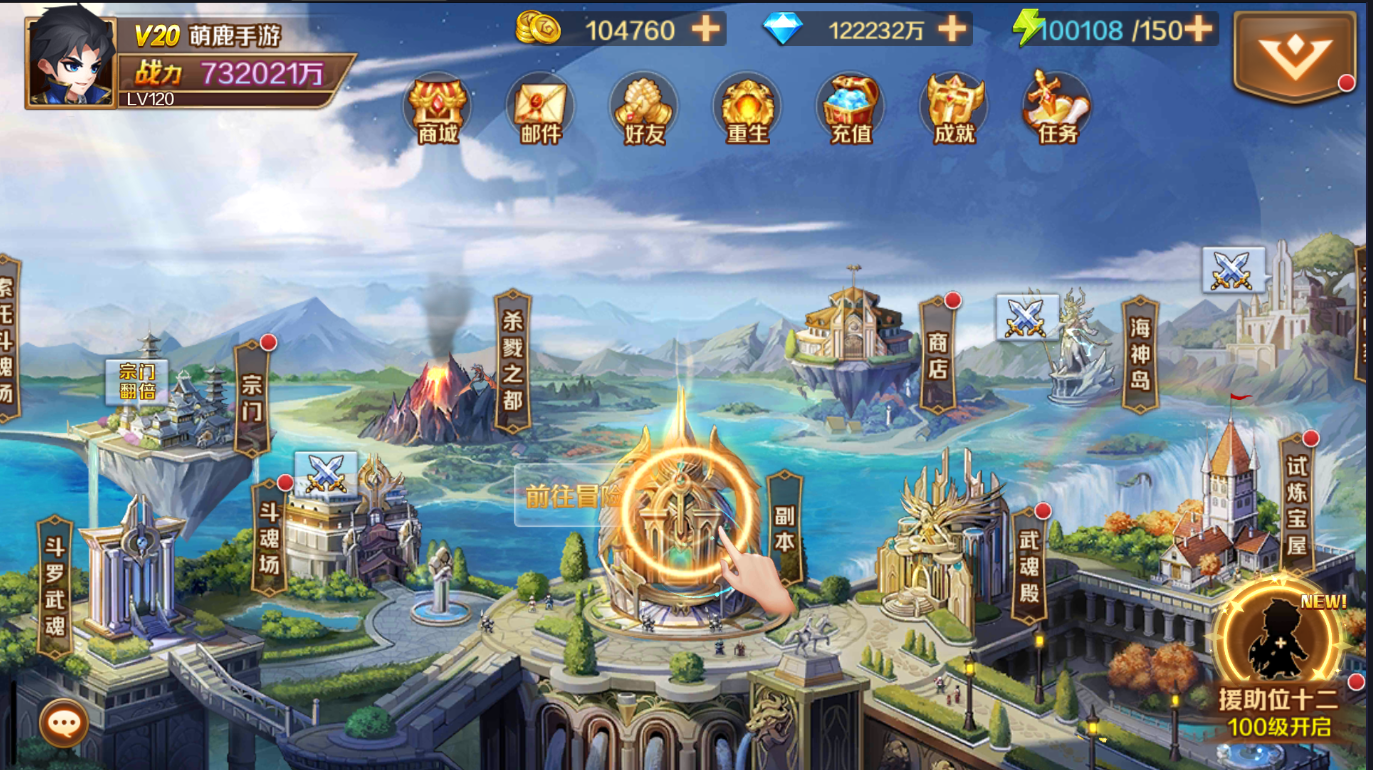
Task: Open the 宗门 sect banner
Action: pyautogui.click(x=251, y=398)
